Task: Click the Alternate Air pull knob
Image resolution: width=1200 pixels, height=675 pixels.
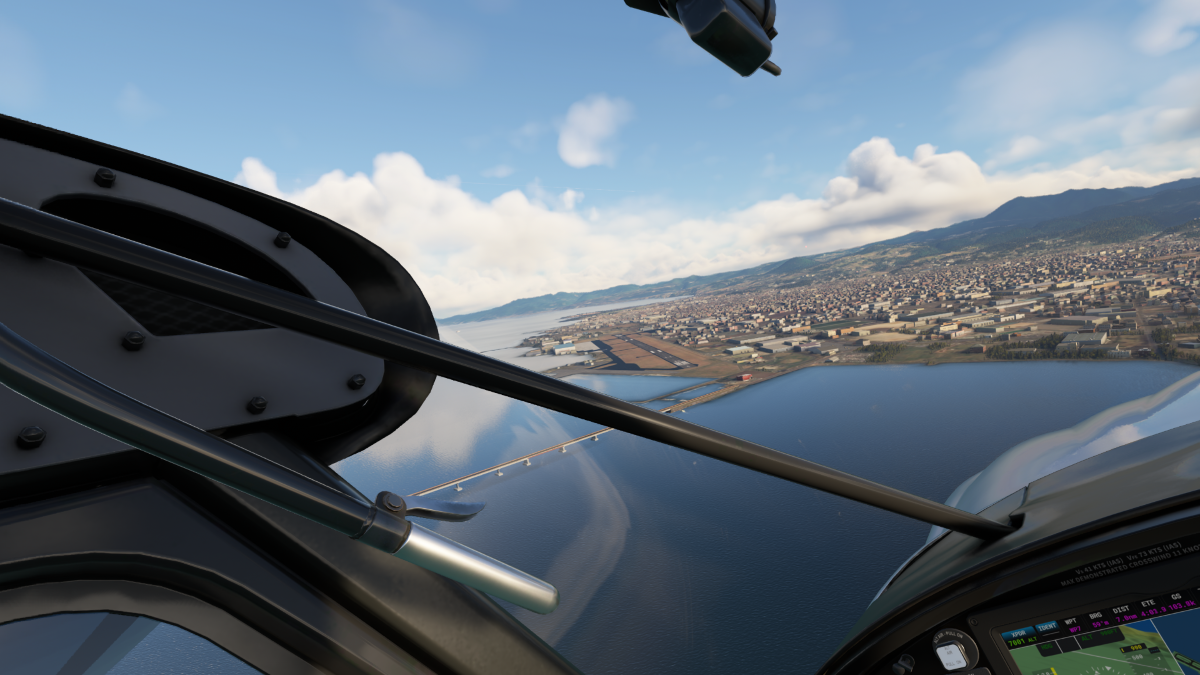Action: (x=951, y=652)
